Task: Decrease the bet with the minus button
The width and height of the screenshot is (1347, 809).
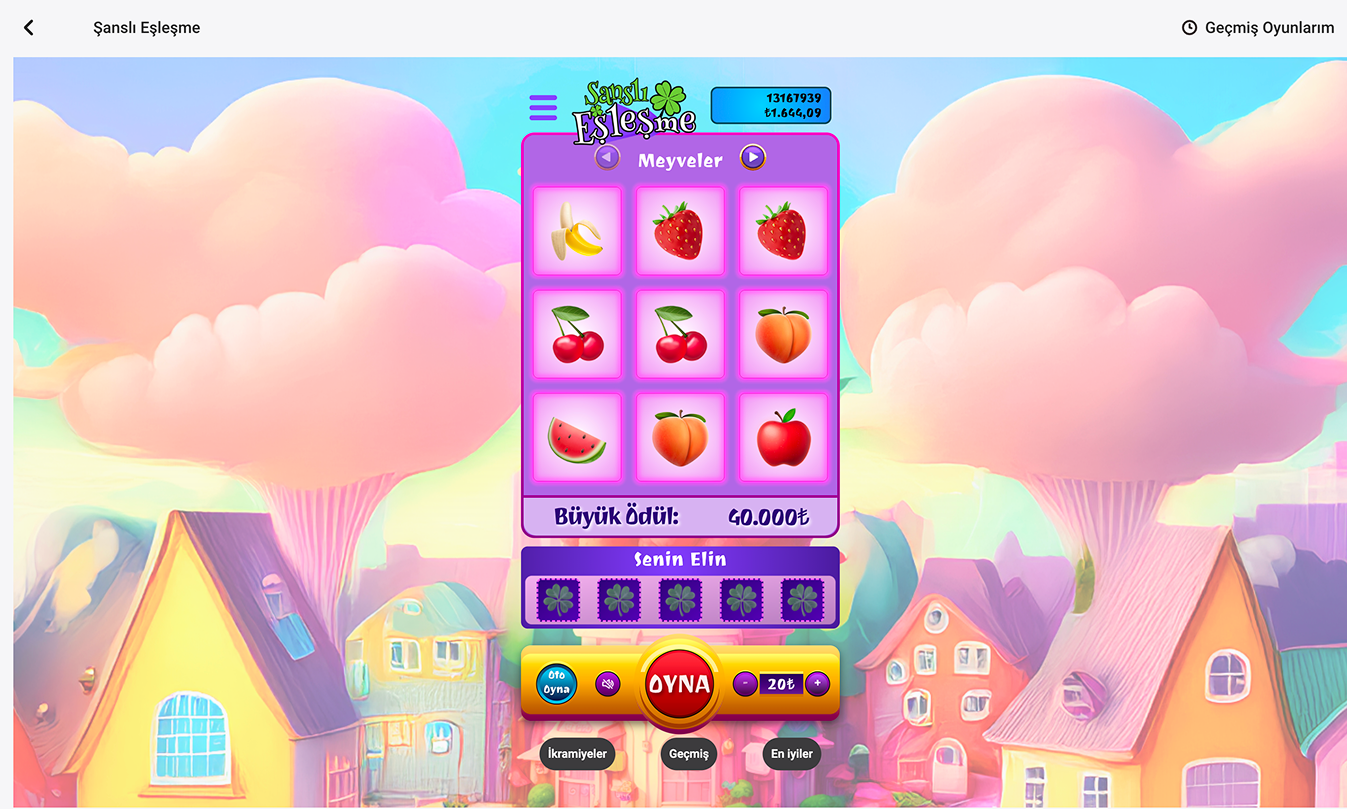Action: [744, 684]
